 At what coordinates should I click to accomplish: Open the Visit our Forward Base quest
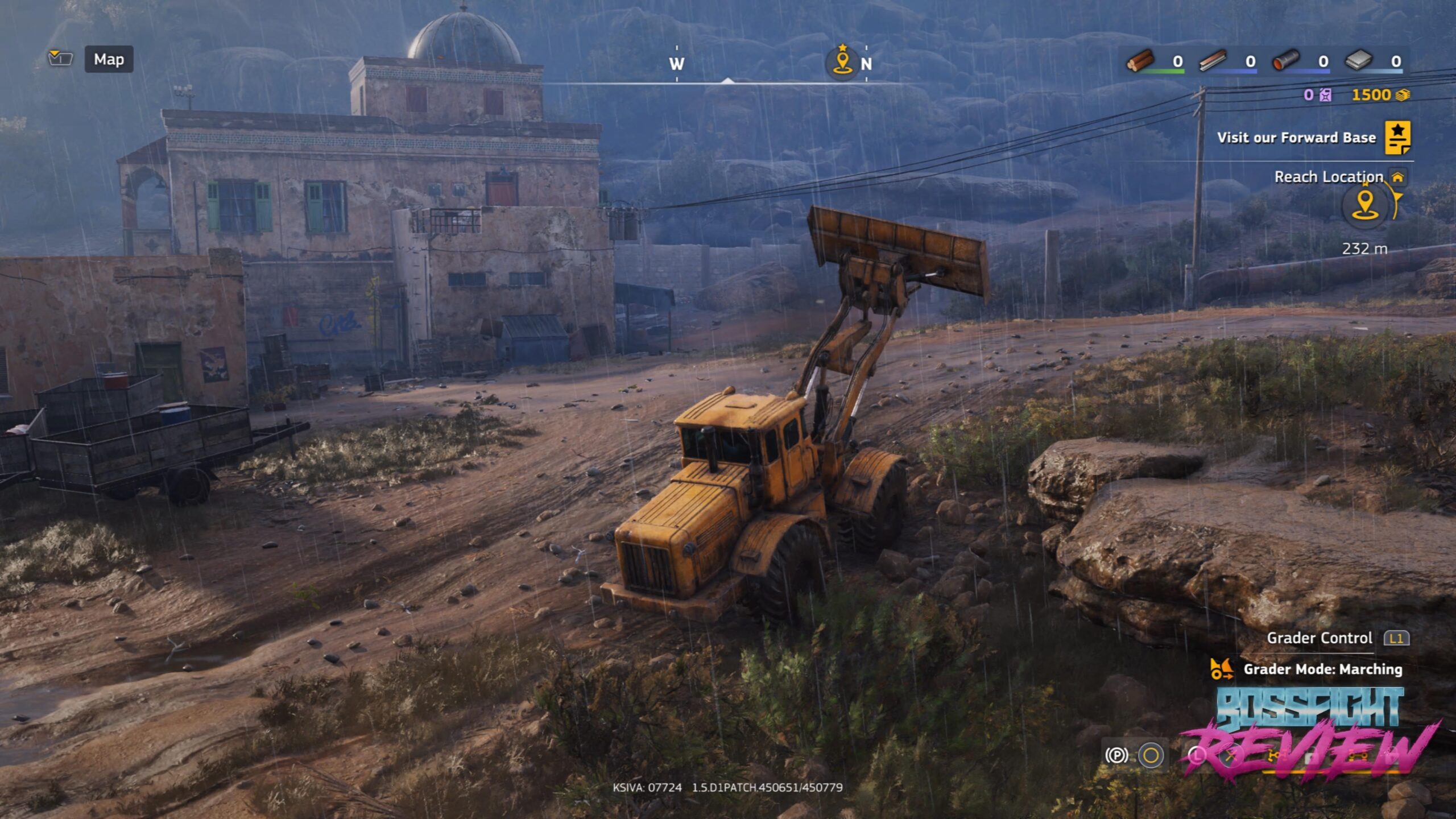[1397, 137]
